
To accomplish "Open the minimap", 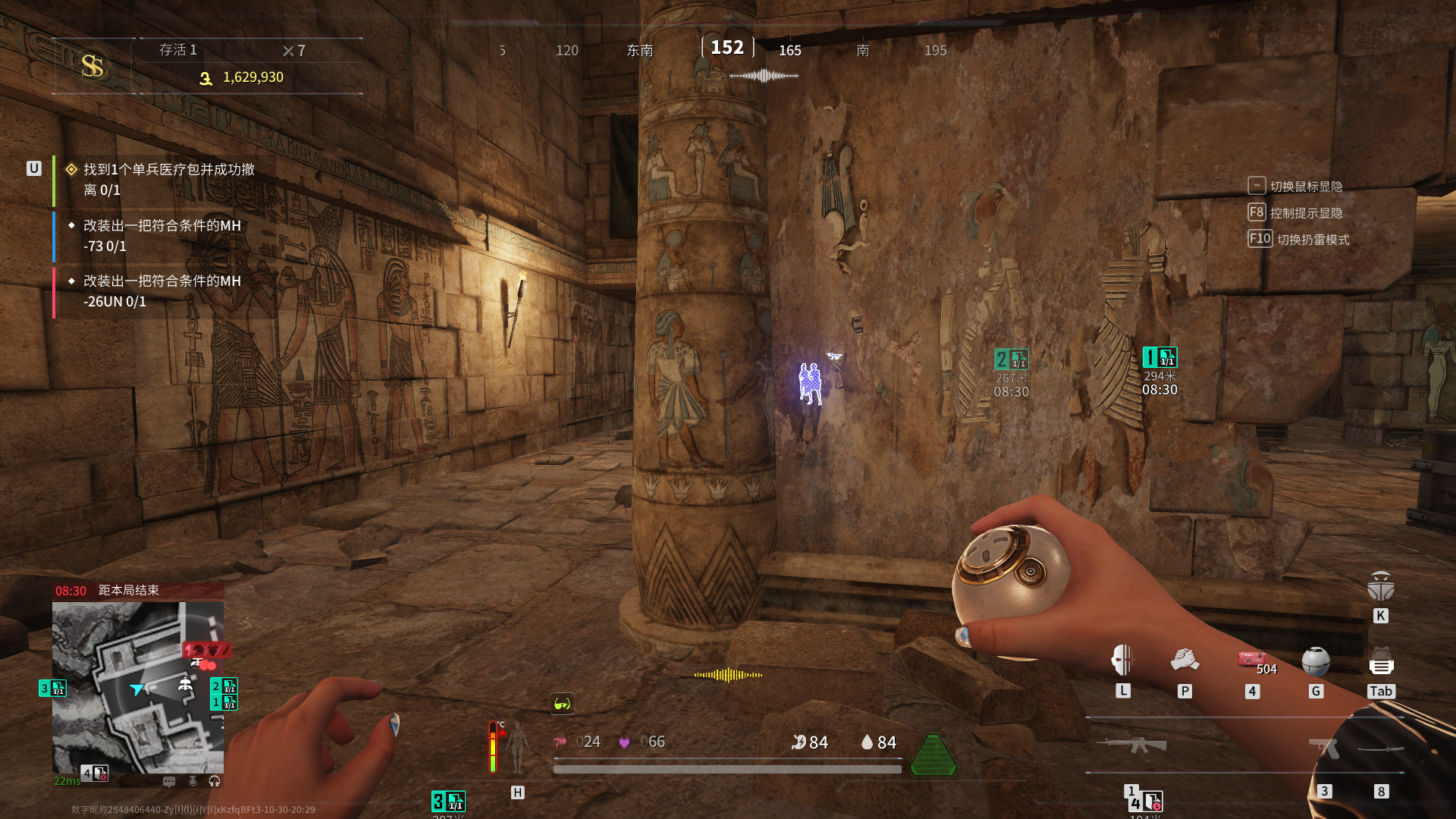I will [137, 687].
